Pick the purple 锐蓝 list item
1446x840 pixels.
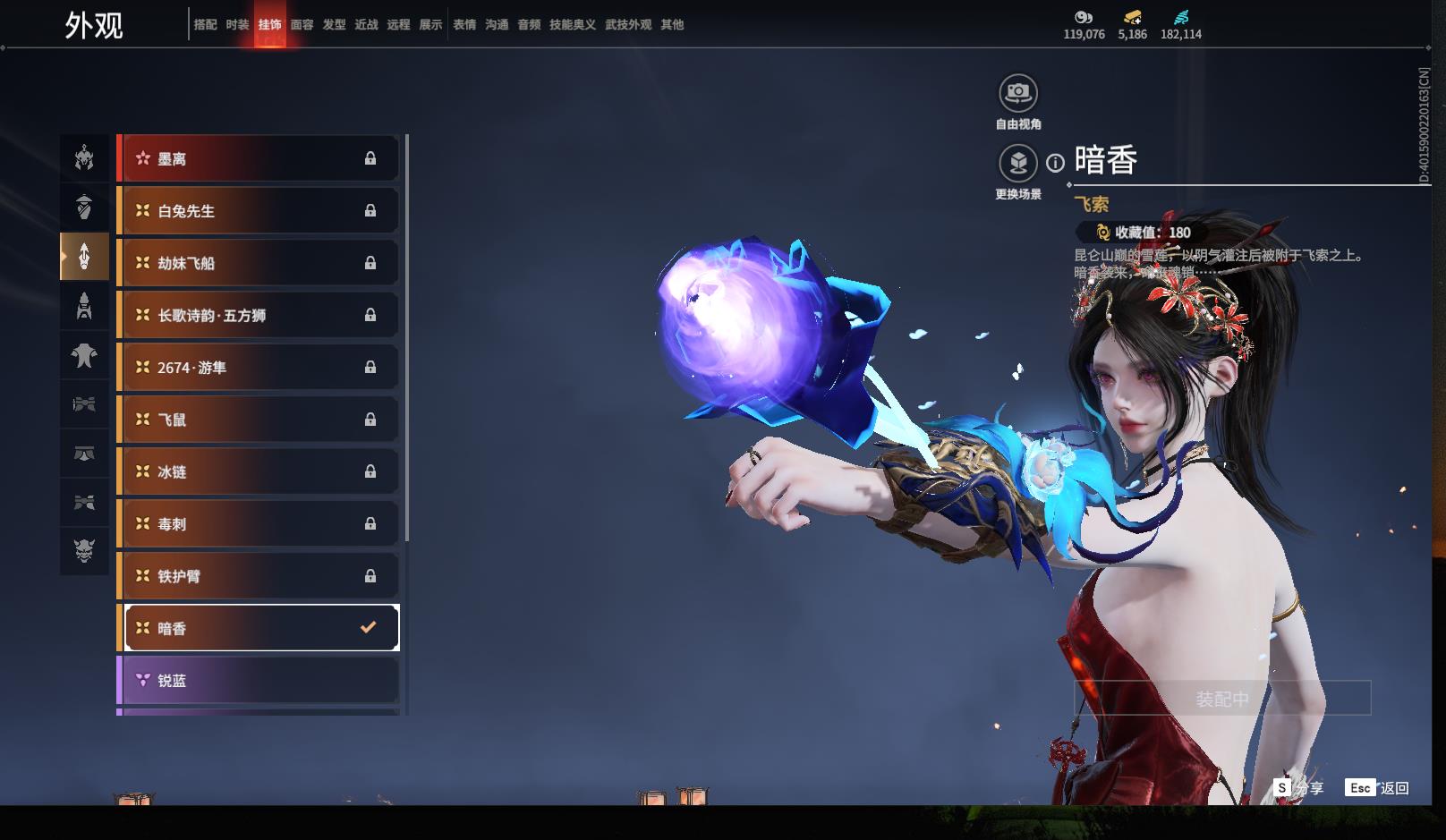[x=258, y=681]
